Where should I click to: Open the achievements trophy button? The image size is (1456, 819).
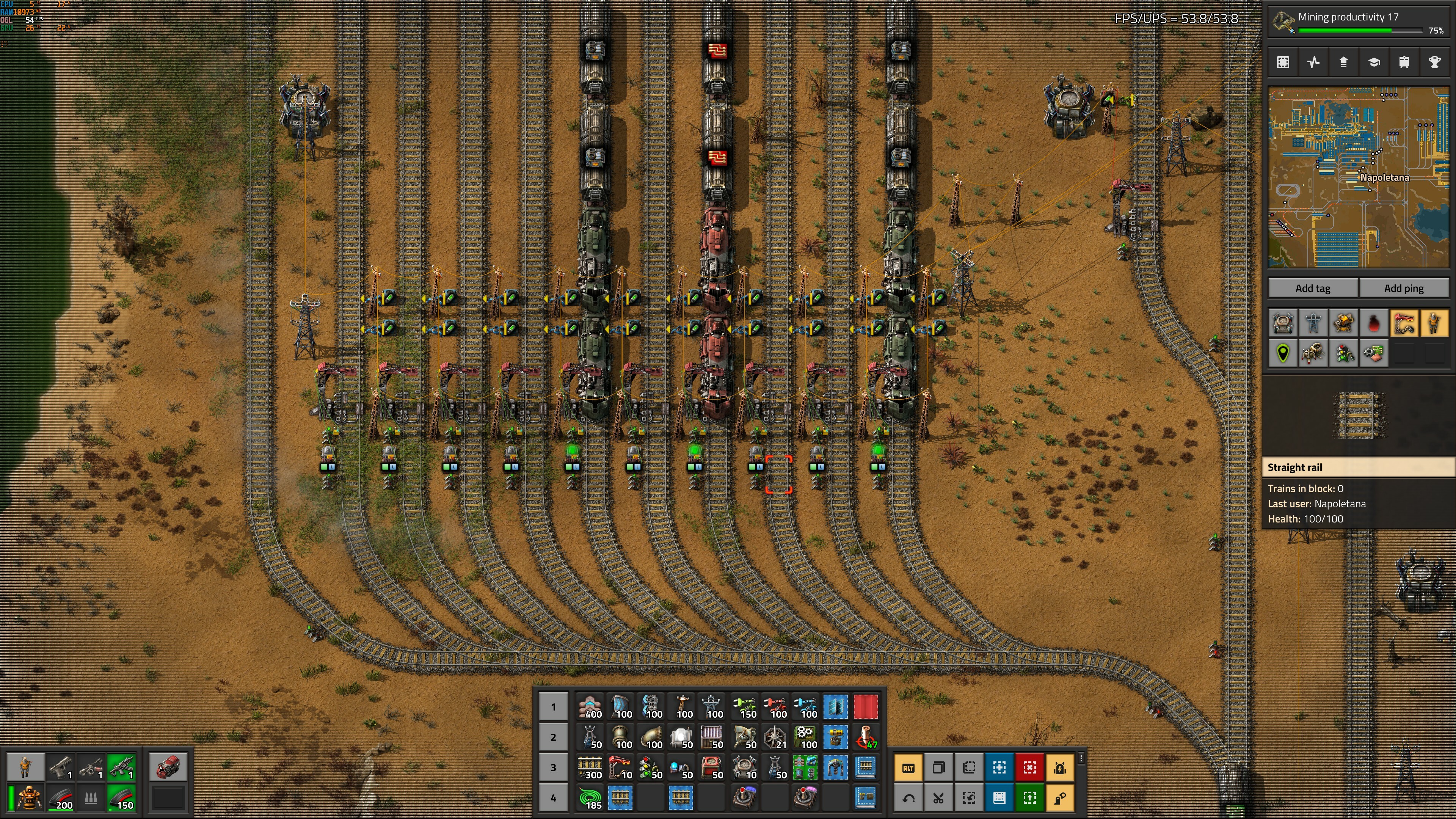tap(1434, 62)
